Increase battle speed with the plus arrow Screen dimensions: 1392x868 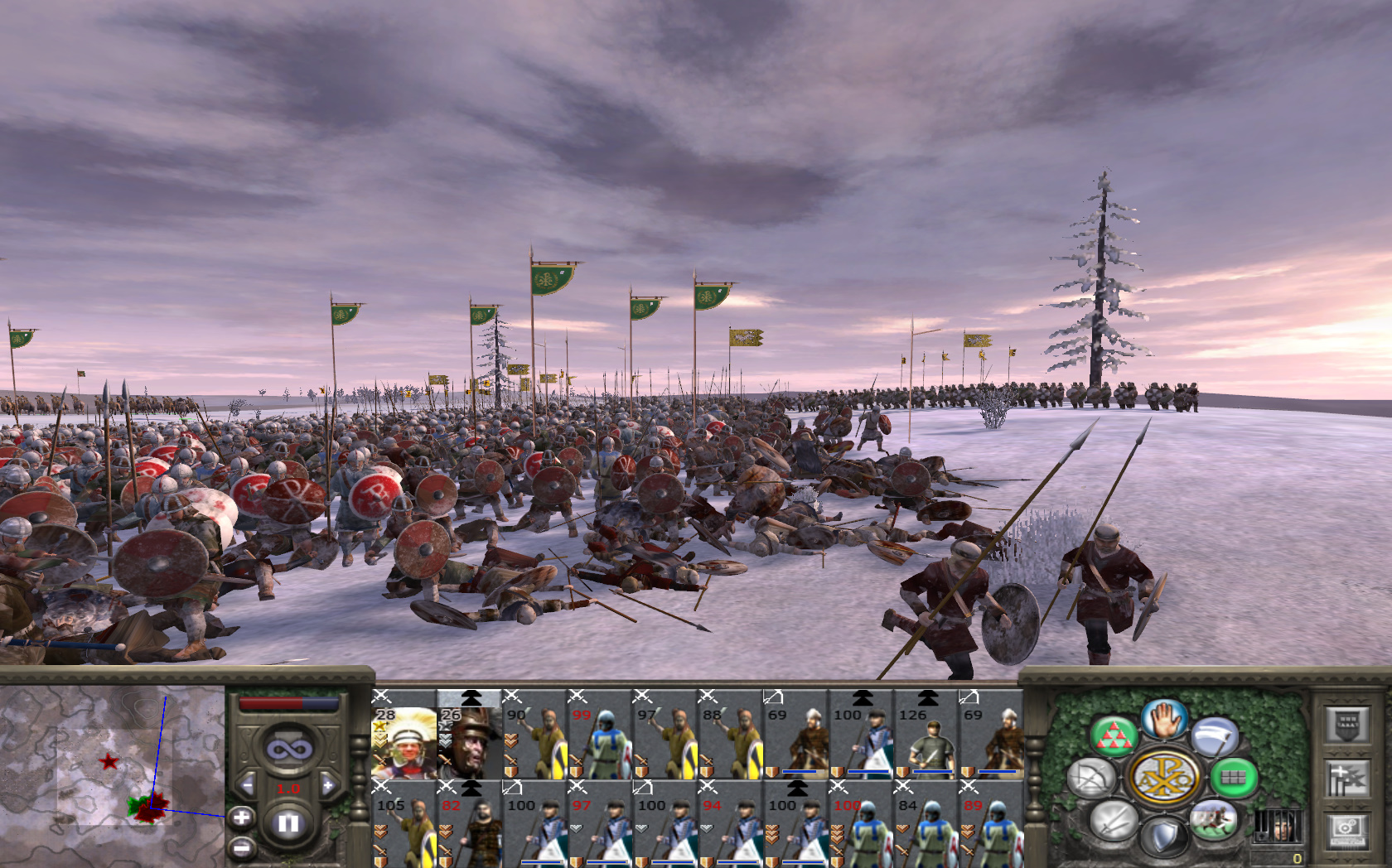(328, 785)
